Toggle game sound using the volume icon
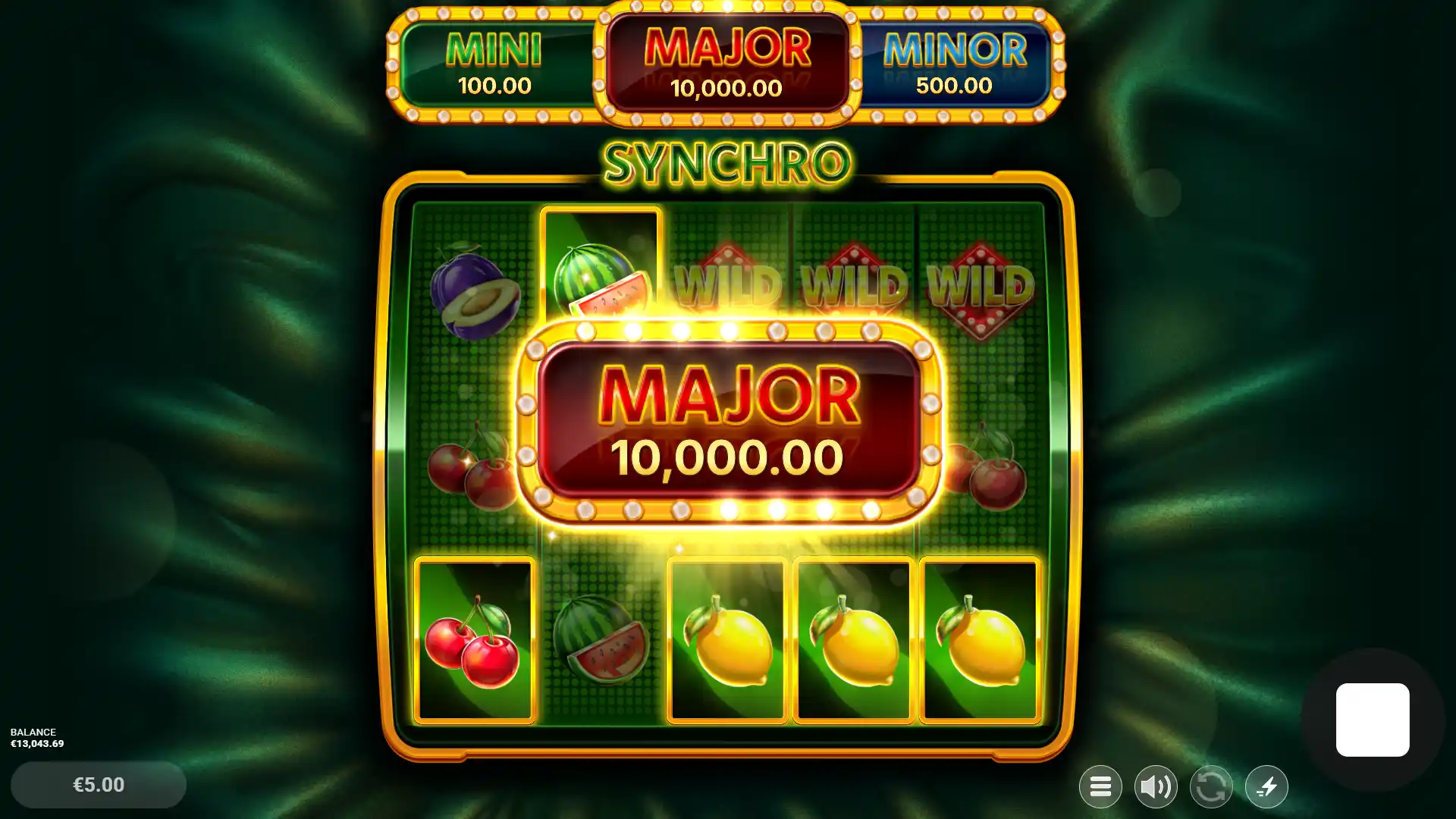The width and height of the screenshot is (1456, 819). pyautogui.click(x=1156, y=787)
